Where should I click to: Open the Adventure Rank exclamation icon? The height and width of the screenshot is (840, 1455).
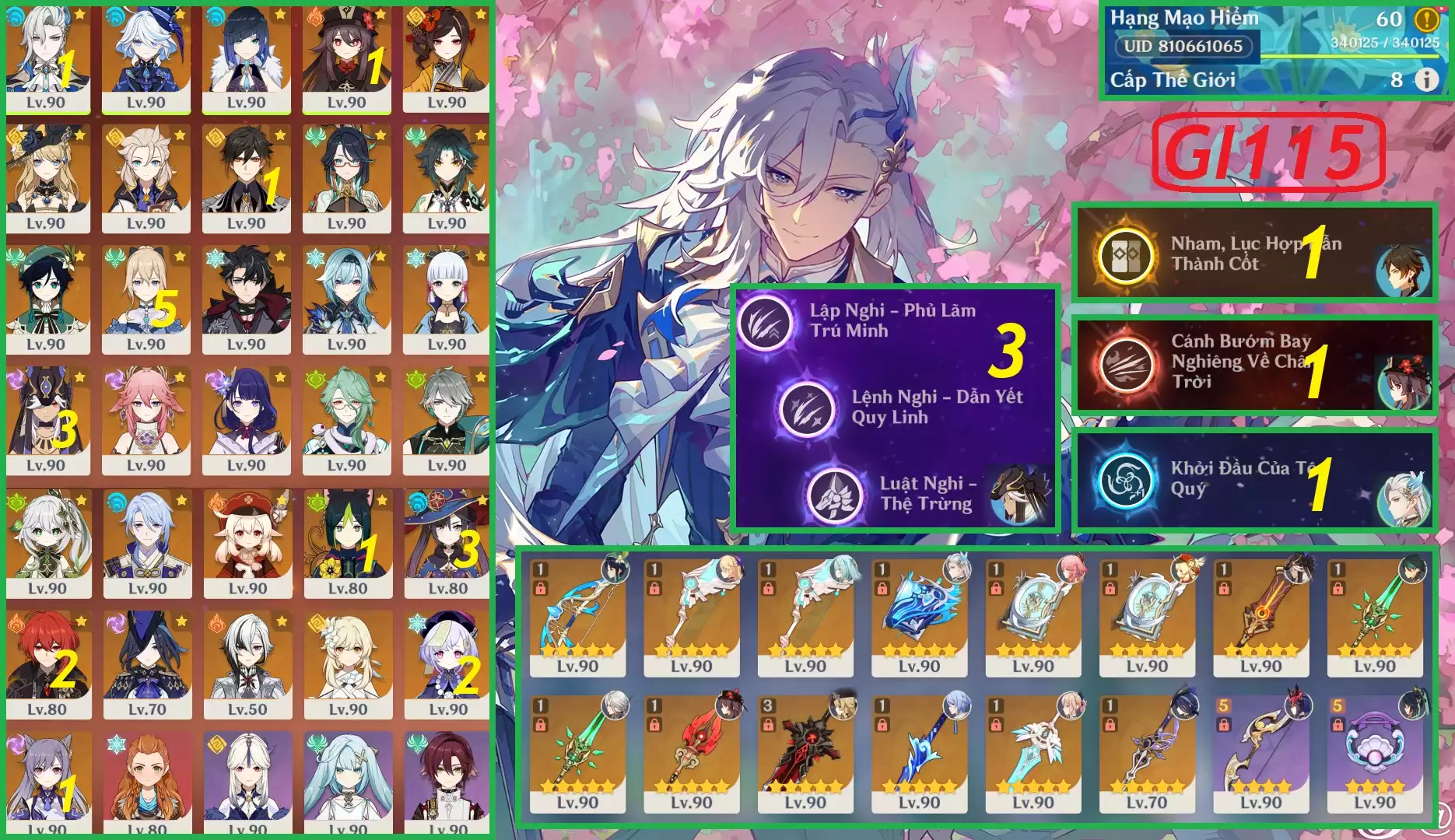(x=1426, y=19)
